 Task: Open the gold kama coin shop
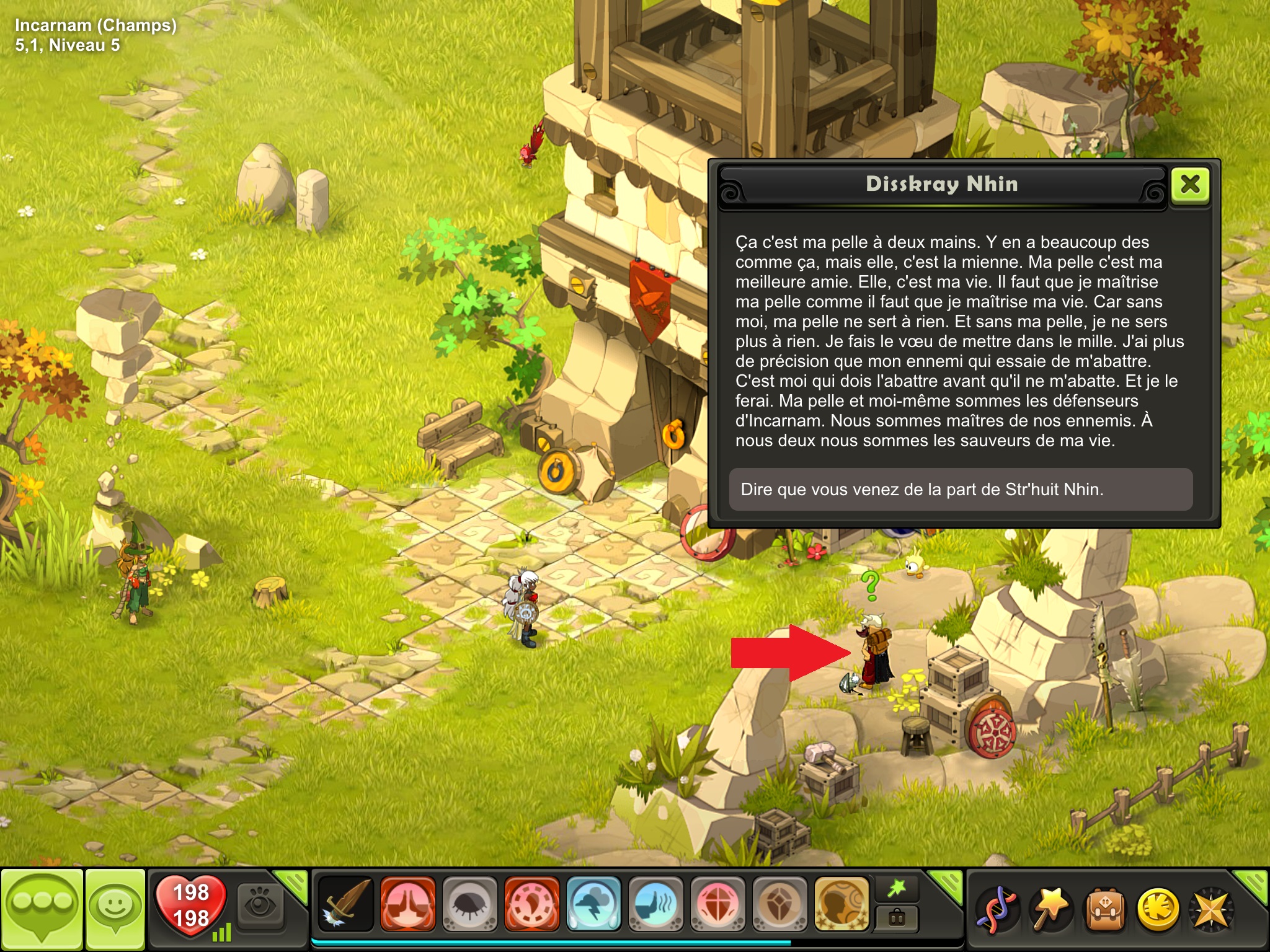point(1158,909)
